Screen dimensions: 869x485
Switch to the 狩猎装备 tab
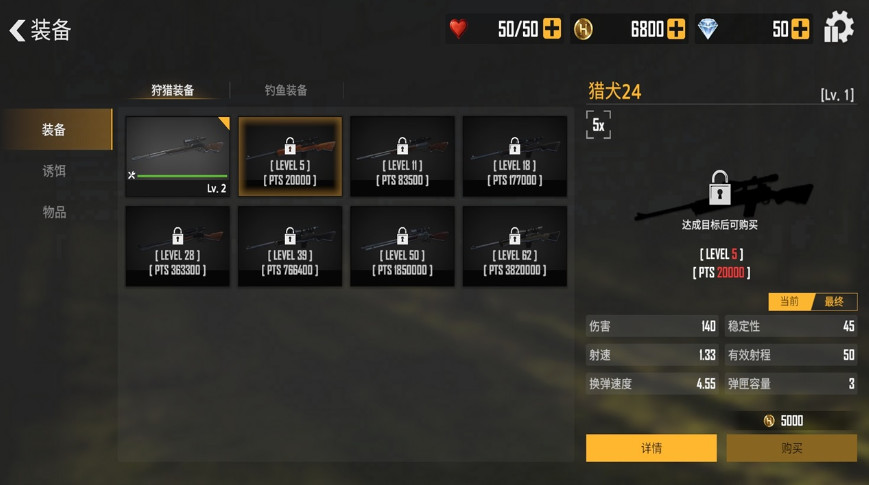[173, 90]
